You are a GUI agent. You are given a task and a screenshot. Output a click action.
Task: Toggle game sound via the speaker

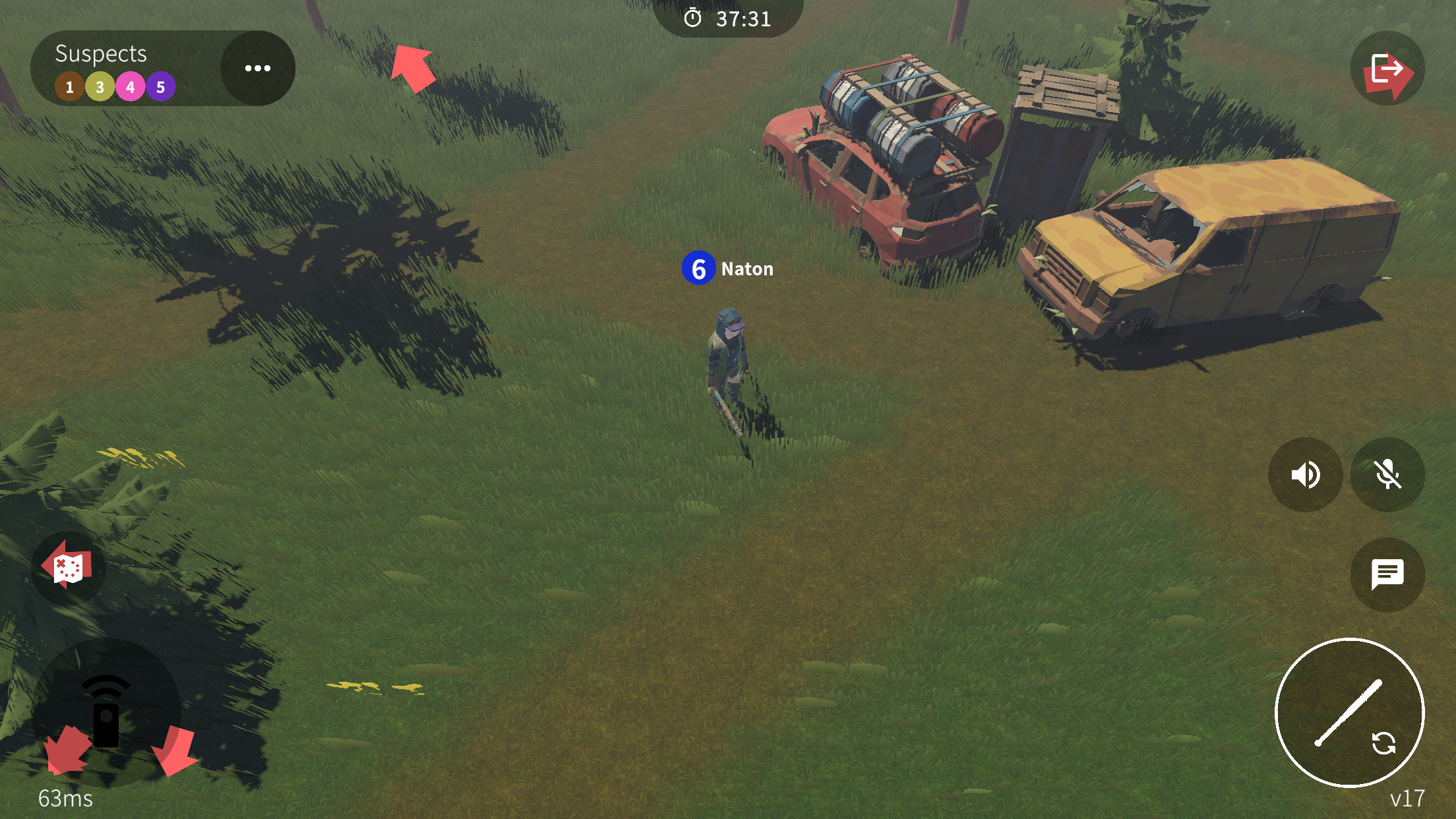pyautogui.click(x=1306, y=475)
